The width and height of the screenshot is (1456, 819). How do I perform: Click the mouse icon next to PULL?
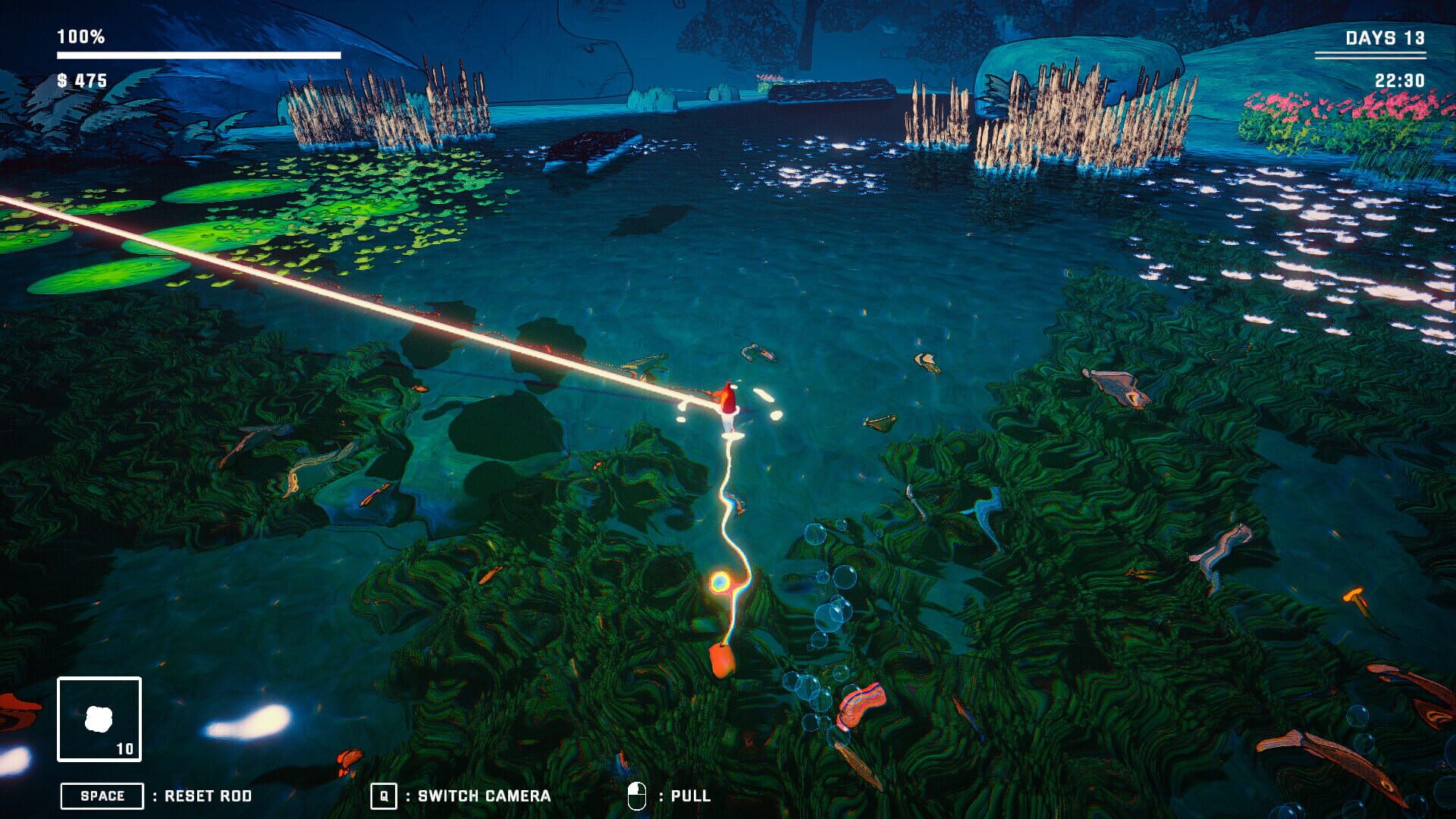[639, 795]
